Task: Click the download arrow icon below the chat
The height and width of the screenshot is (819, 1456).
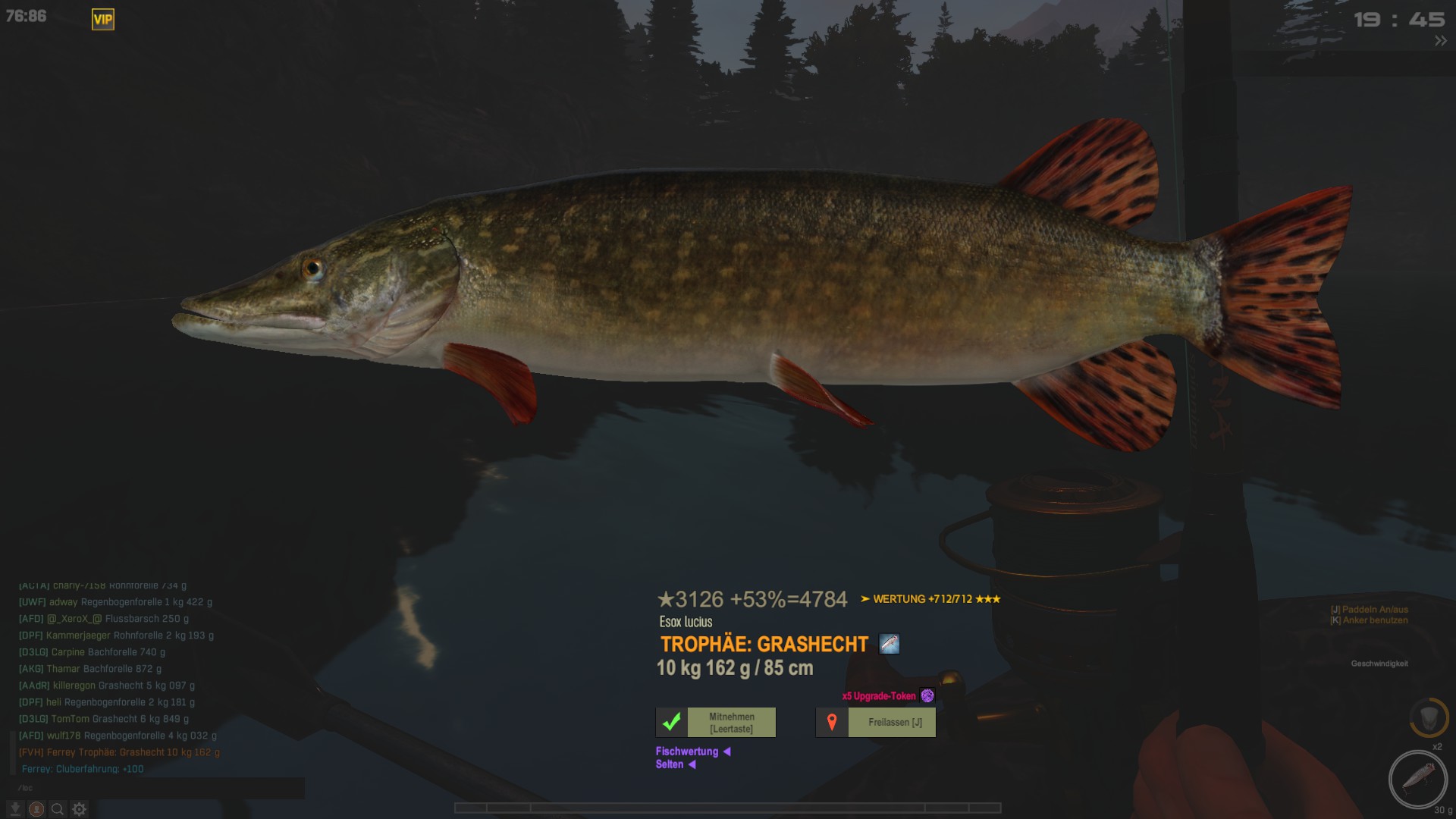Action: click(15, 809)
